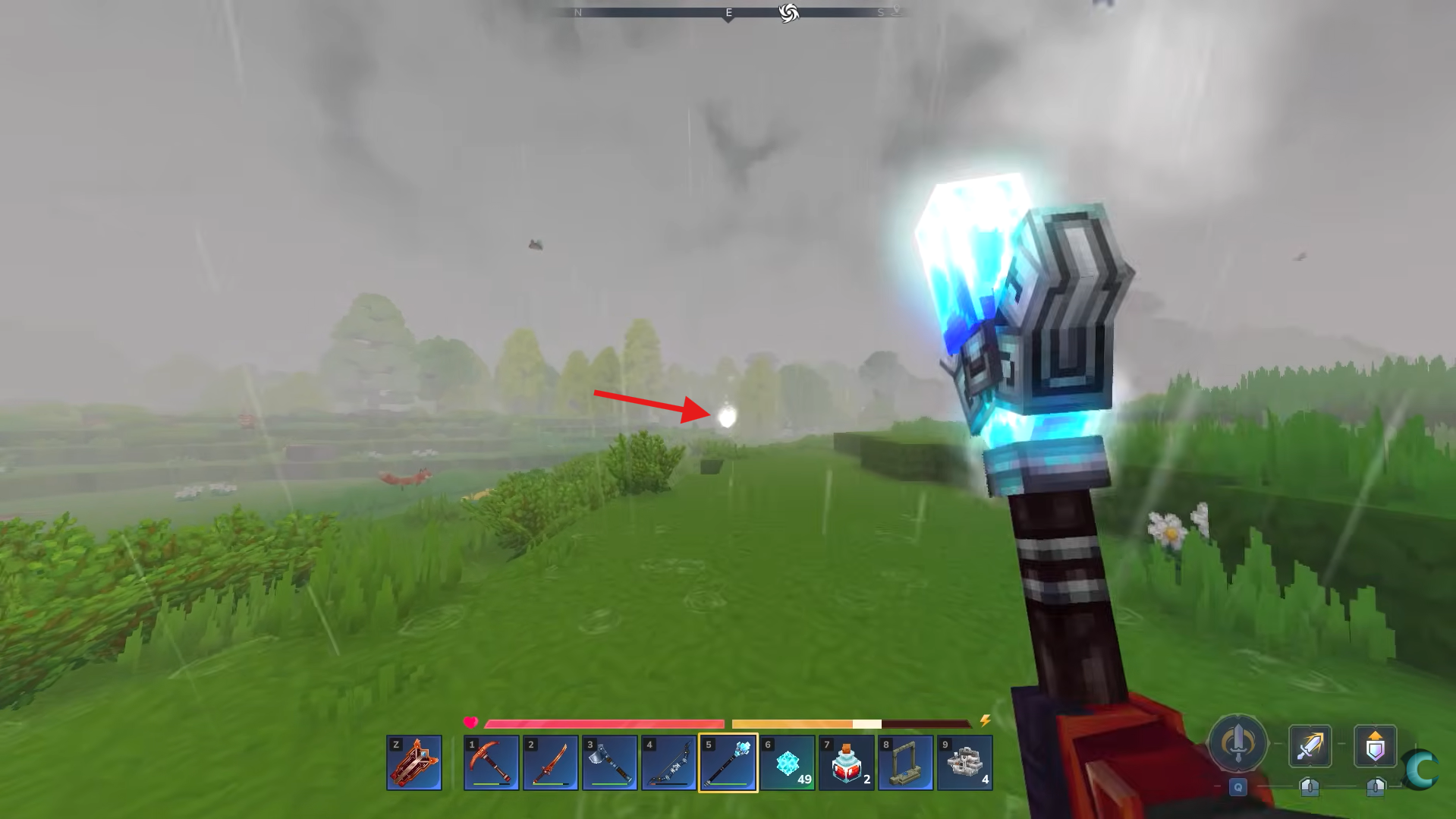Viewport: 1456px width, 819px height.
Task: Click the vortex symbol on the compass
Action: [x=789, y=12]
